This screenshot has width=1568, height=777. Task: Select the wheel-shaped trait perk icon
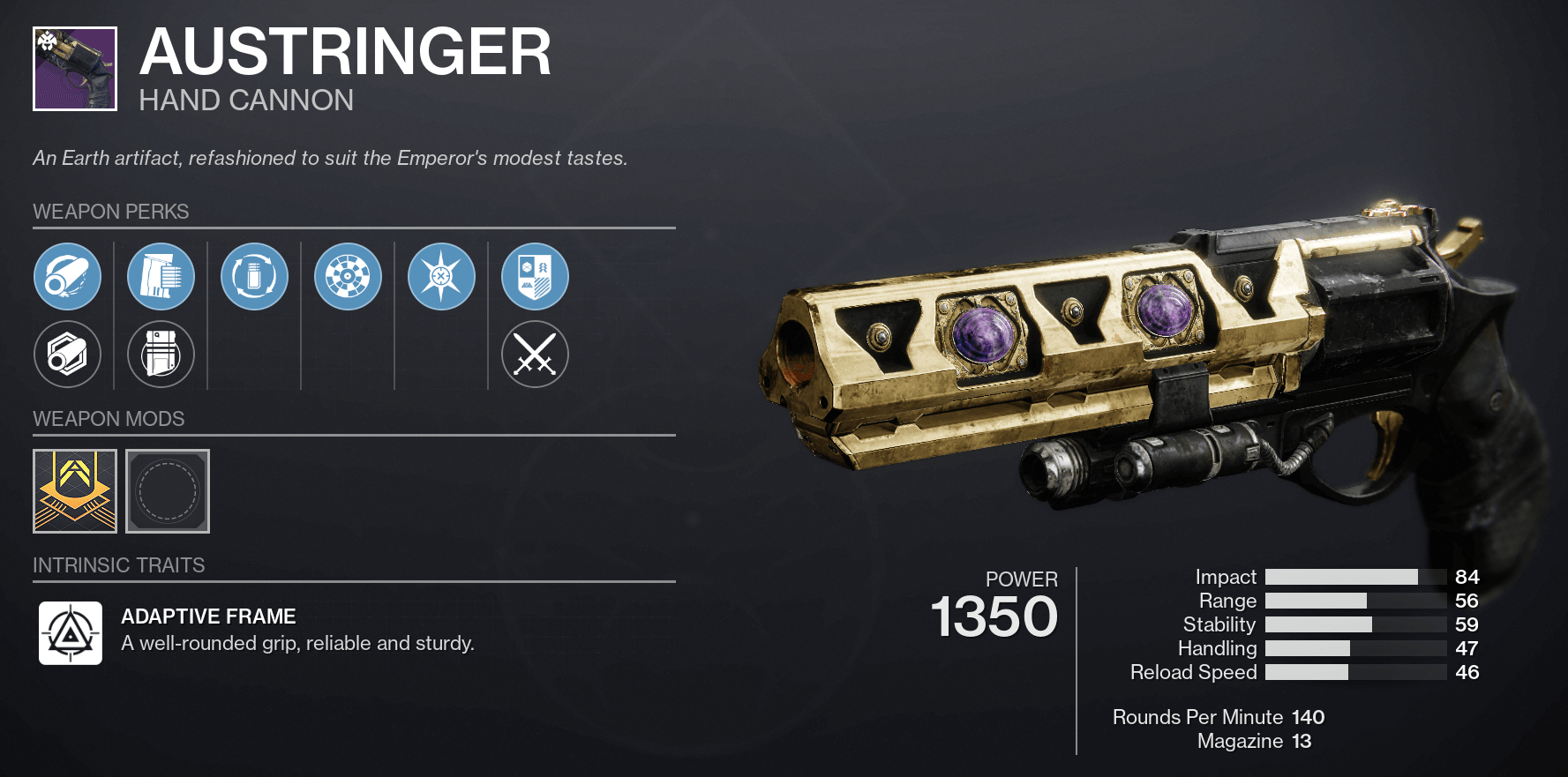pos(348,276)
